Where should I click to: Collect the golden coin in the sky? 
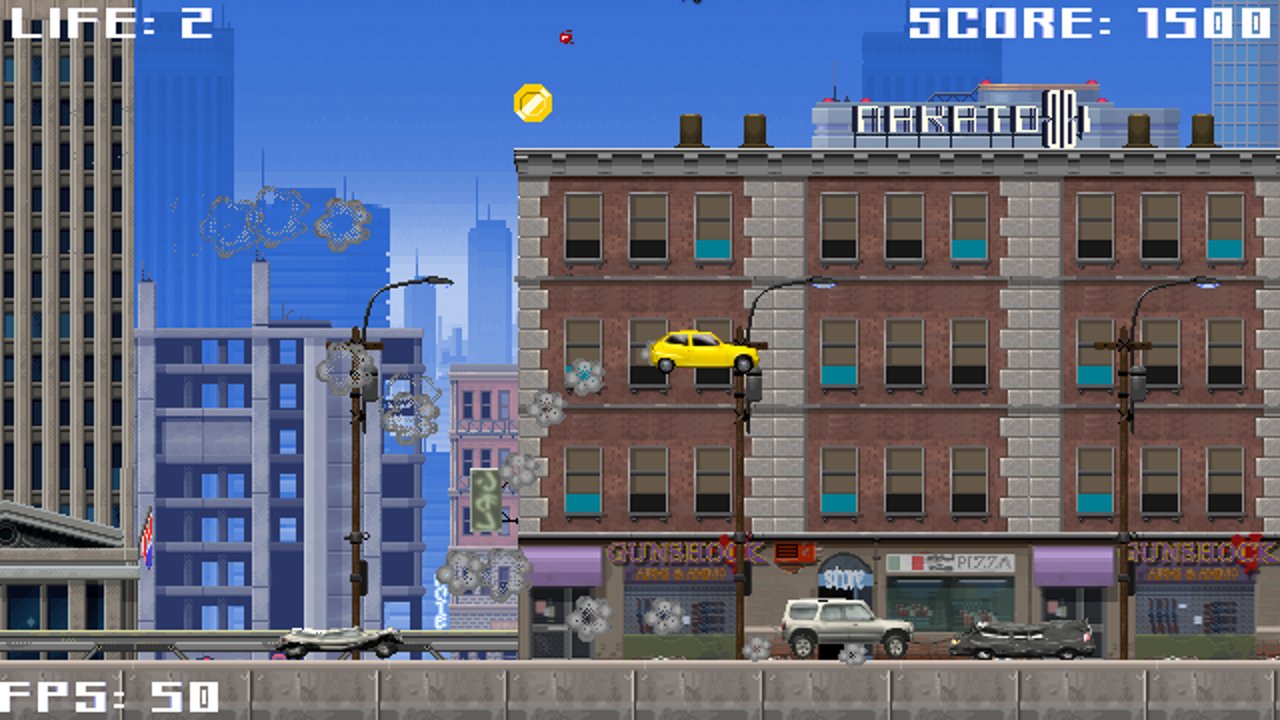(x=531, y=102)
